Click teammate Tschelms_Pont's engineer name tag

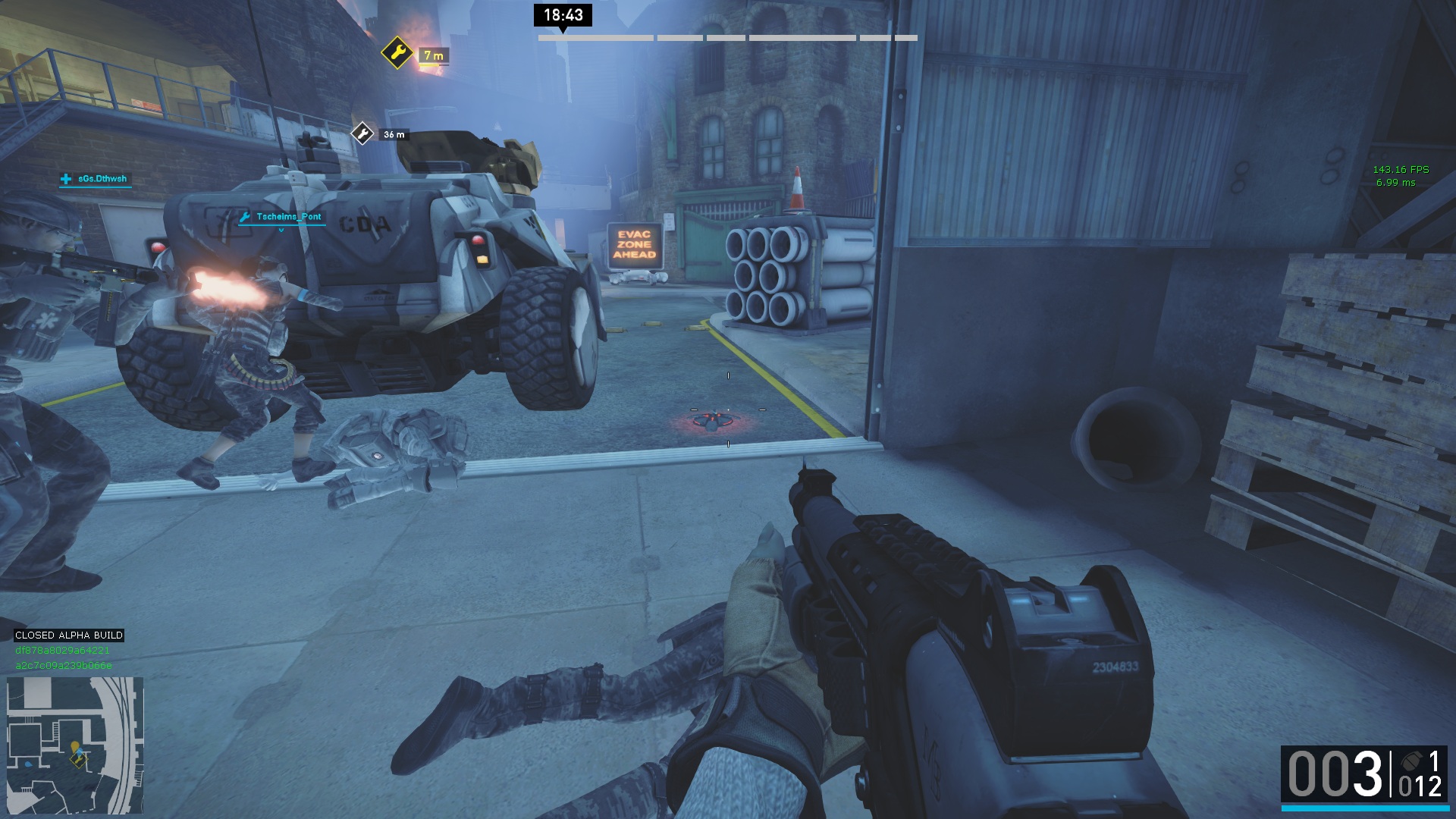(x=282, y=217)
